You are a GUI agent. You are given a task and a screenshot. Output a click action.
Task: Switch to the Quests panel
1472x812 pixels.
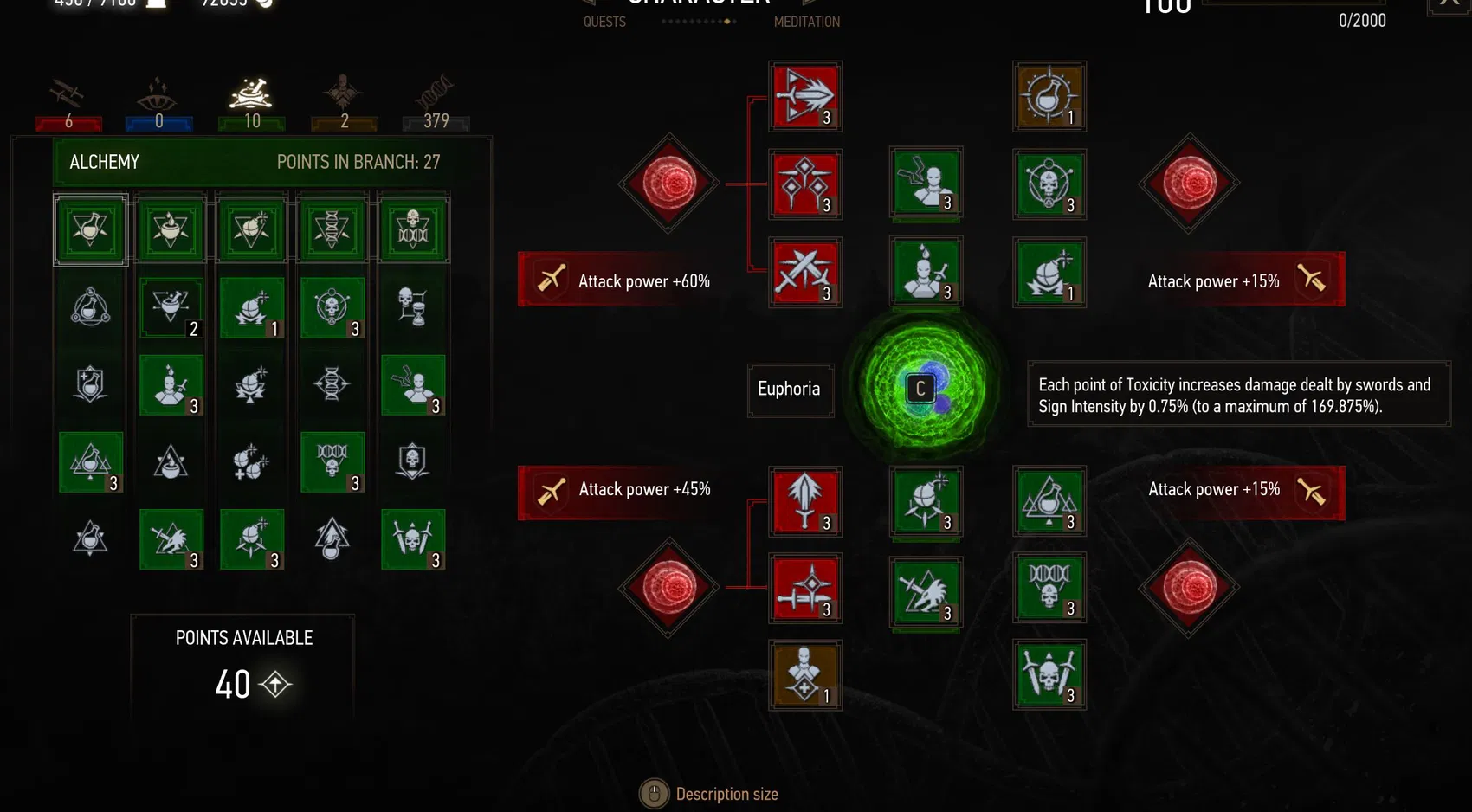604,22
